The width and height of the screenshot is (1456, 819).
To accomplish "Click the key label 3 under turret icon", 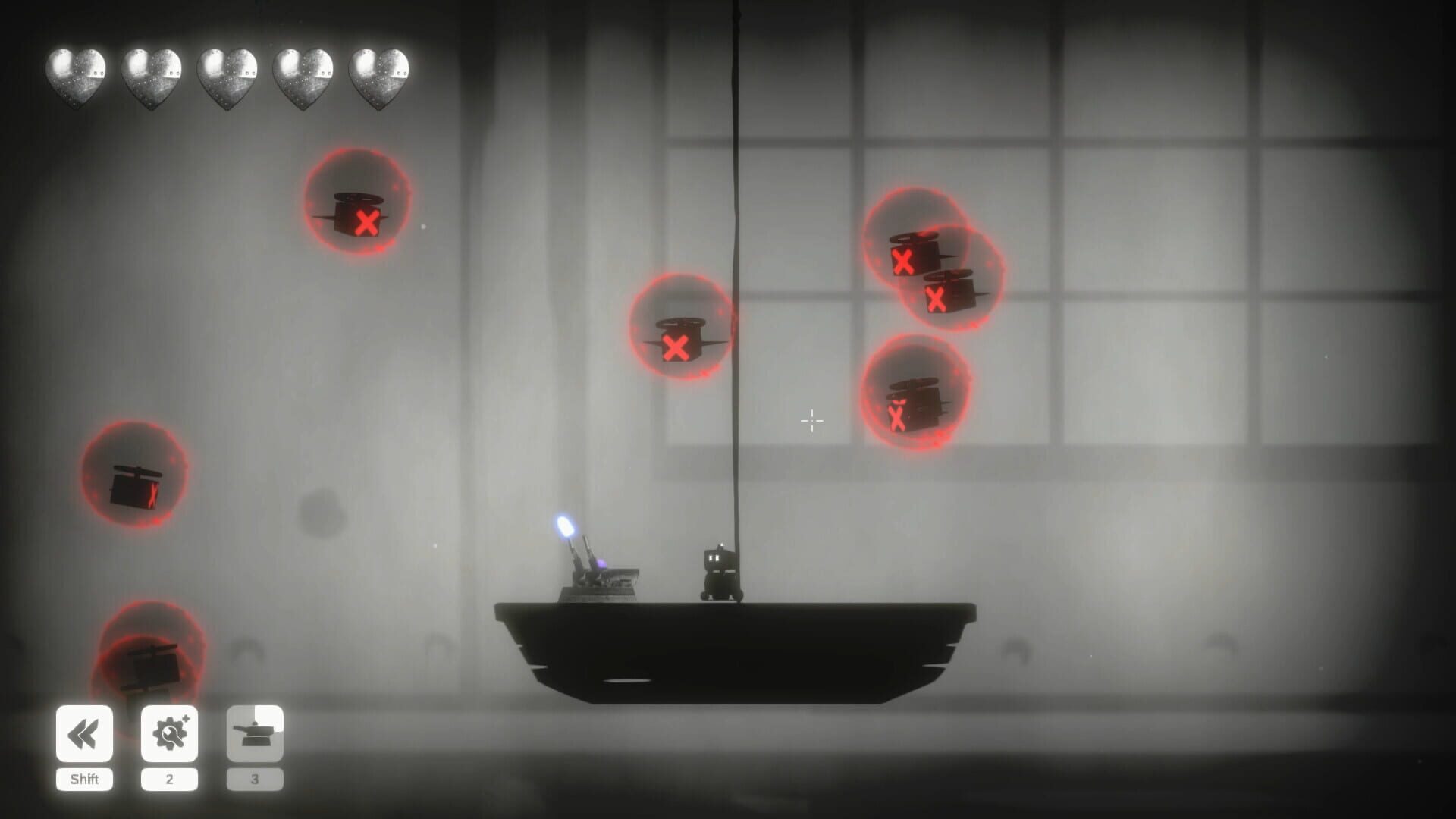I will coord(256,778).
